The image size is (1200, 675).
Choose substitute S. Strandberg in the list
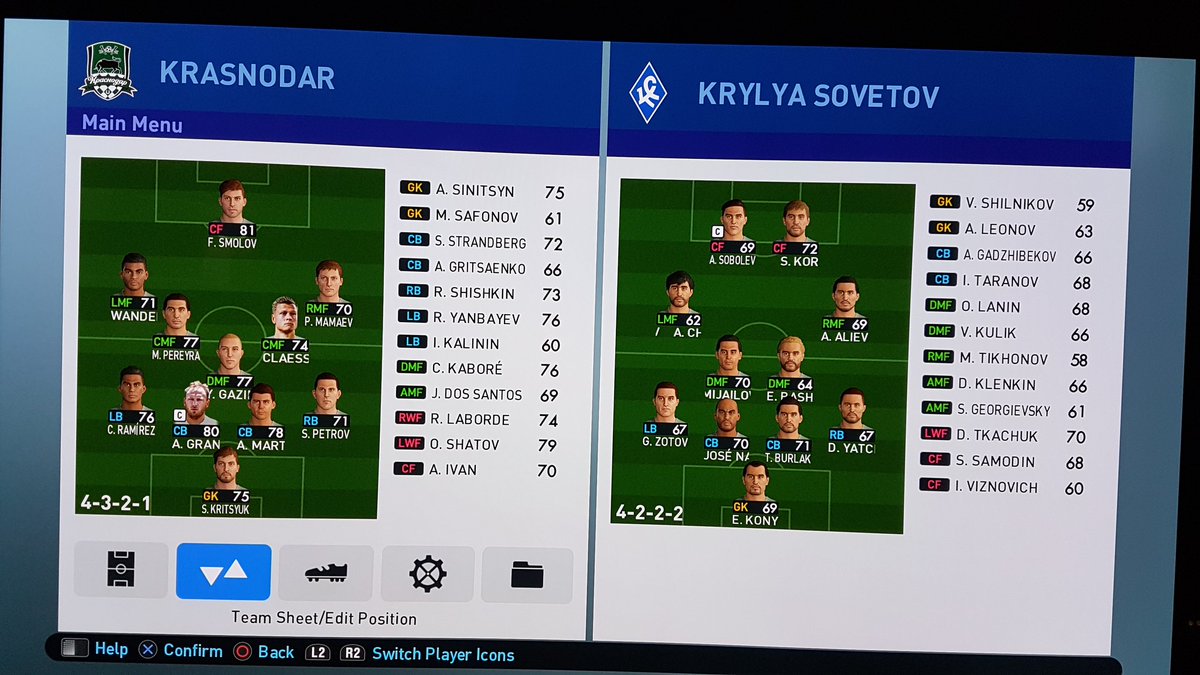pyautogui.click(x=482, y=243)
